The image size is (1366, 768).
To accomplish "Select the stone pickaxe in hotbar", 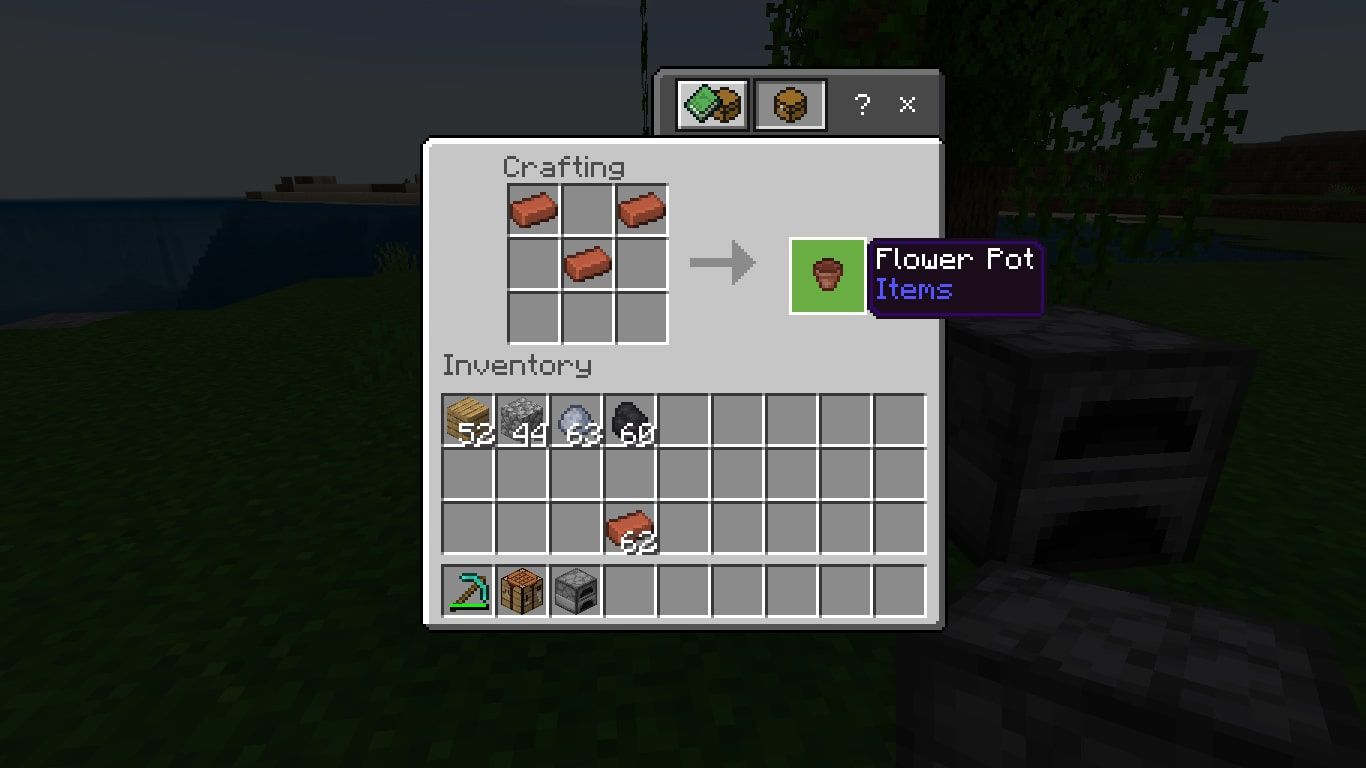I will (x=467, y=590).
